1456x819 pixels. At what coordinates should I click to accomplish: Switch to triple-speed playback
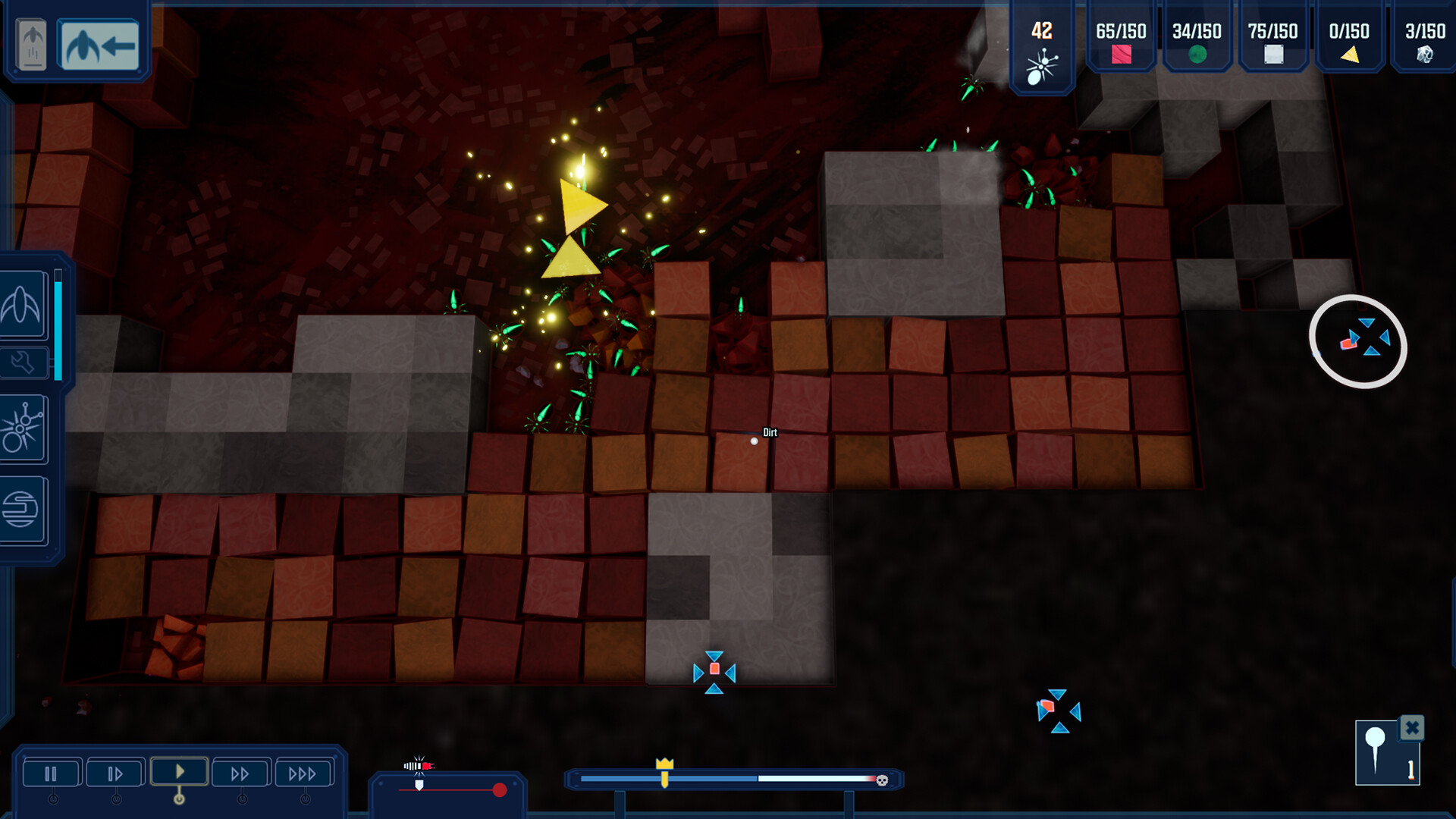[303, 772]
